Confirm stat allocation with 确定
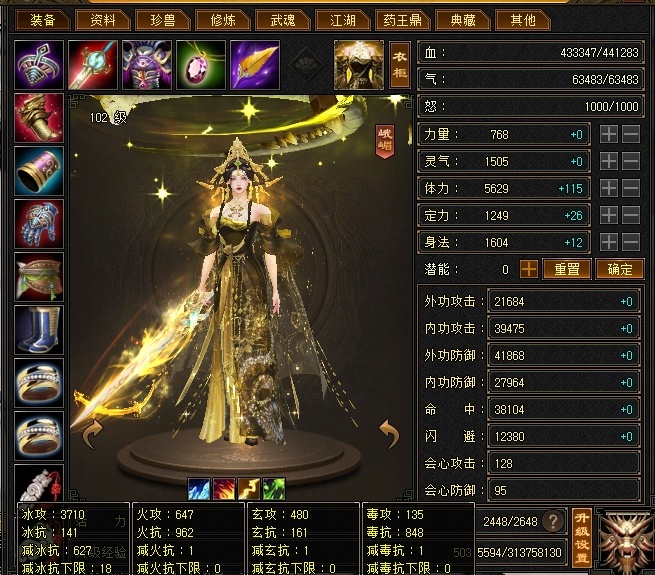 coord(620,269)
